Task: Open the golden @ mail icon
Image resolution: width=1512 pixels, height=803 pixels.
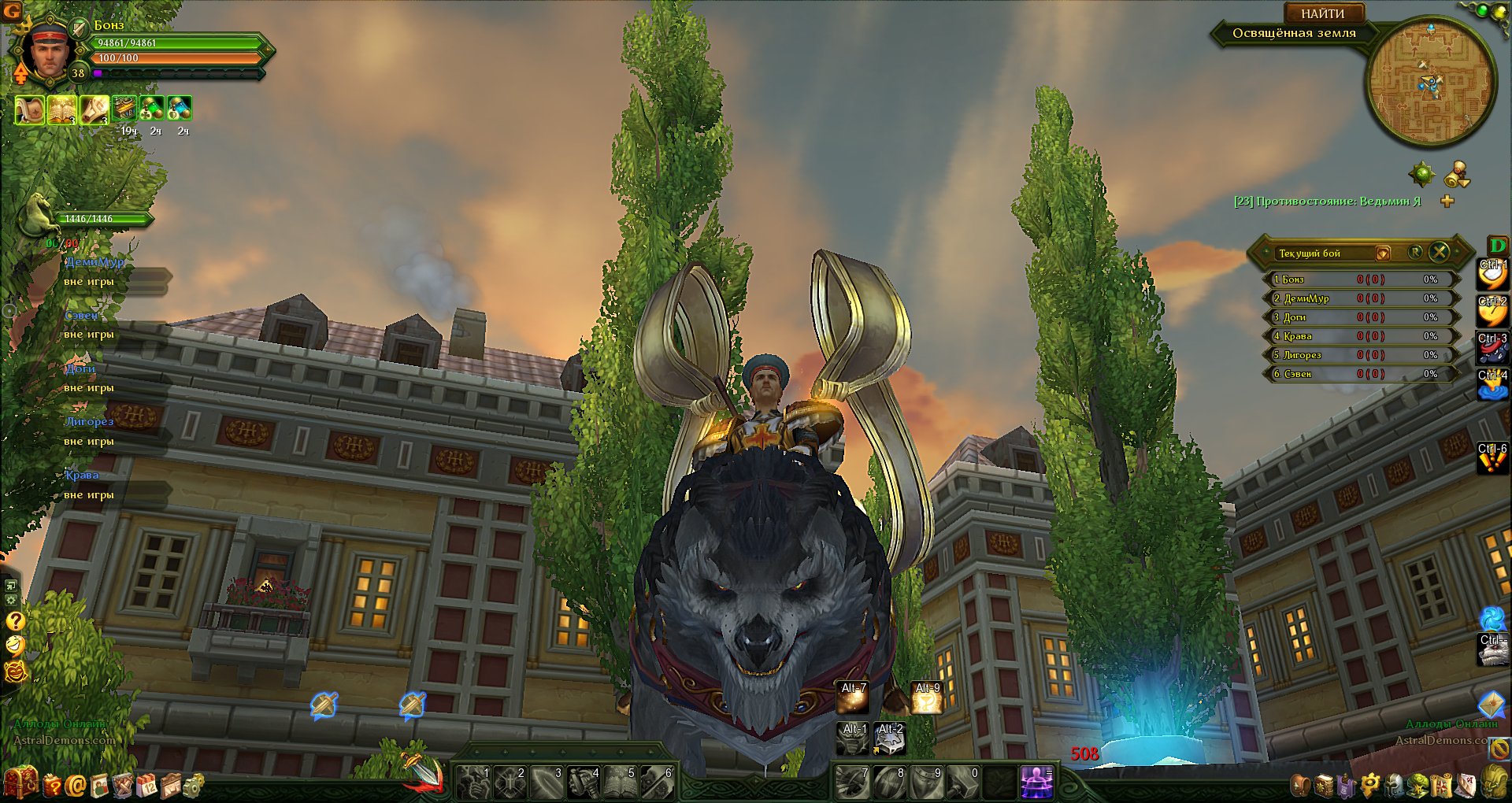Action: click(76, 785)
